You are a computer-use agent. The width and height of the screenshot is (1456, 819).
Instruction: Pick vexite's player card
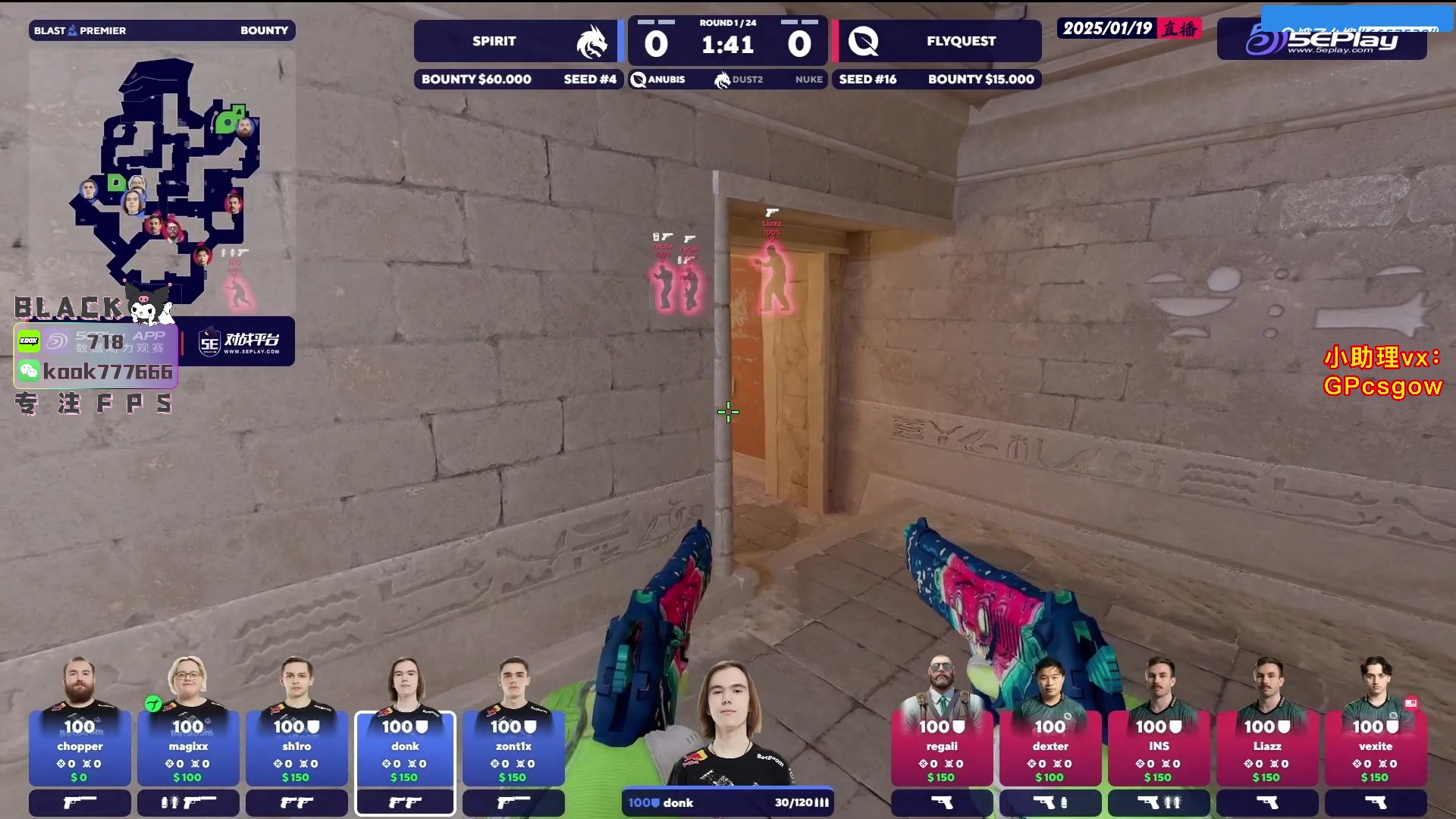tap(1375, 748)
